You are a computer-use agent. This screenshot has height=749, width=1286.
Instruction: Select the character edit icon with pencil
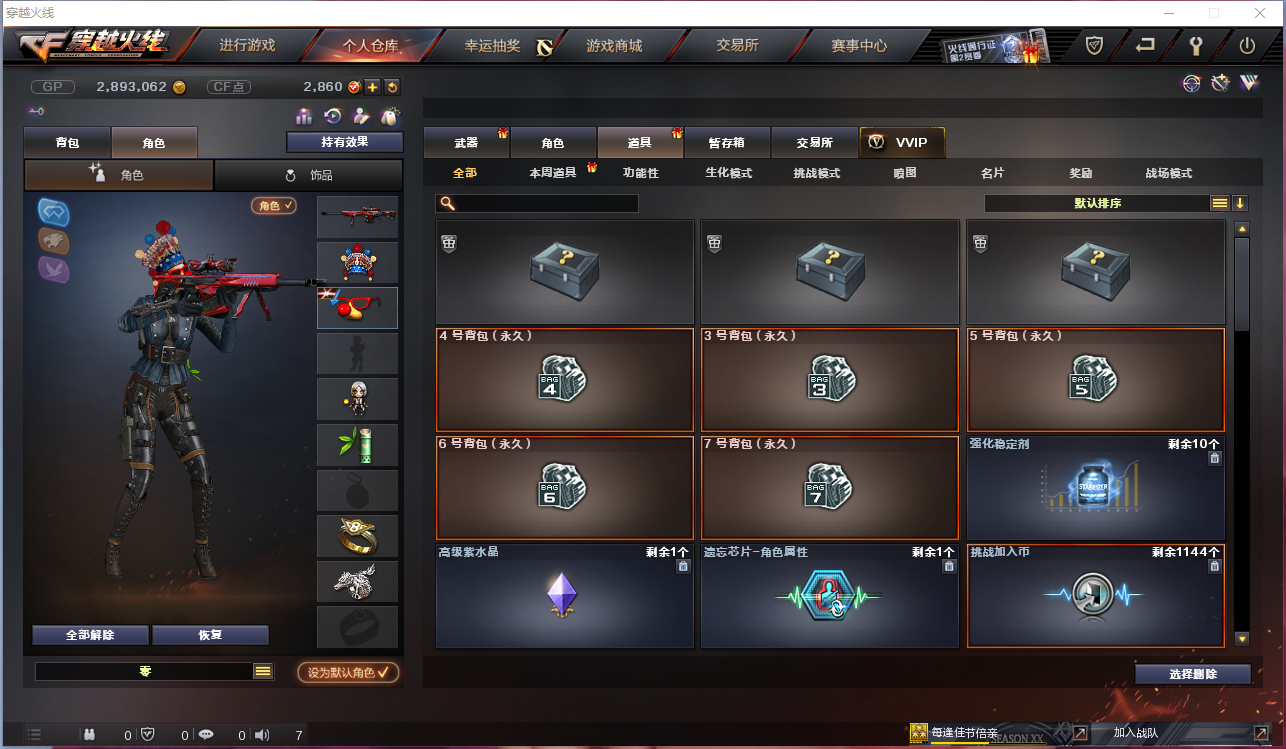361,117
